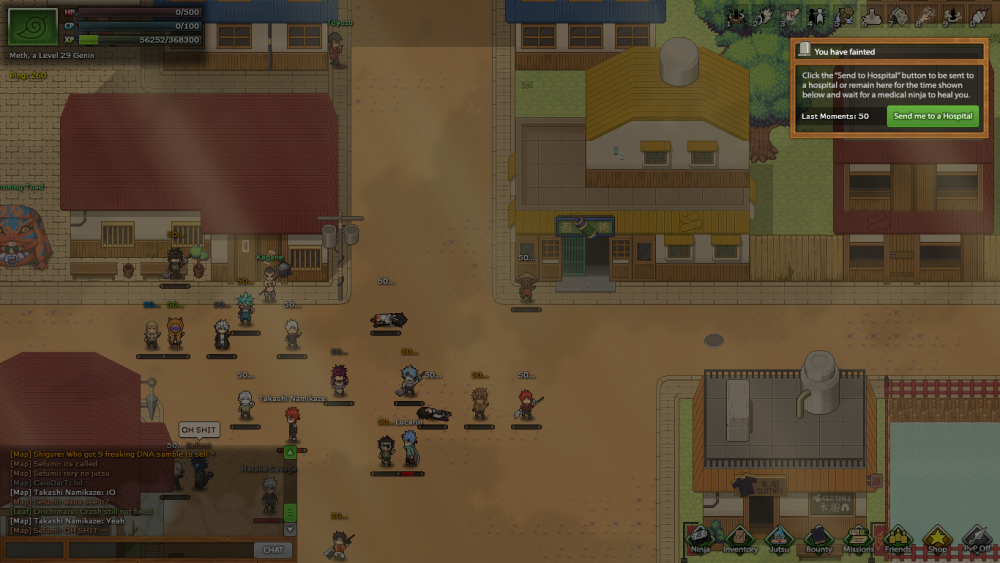Activate jutsu hotbar slot 1

click(735, 17)
